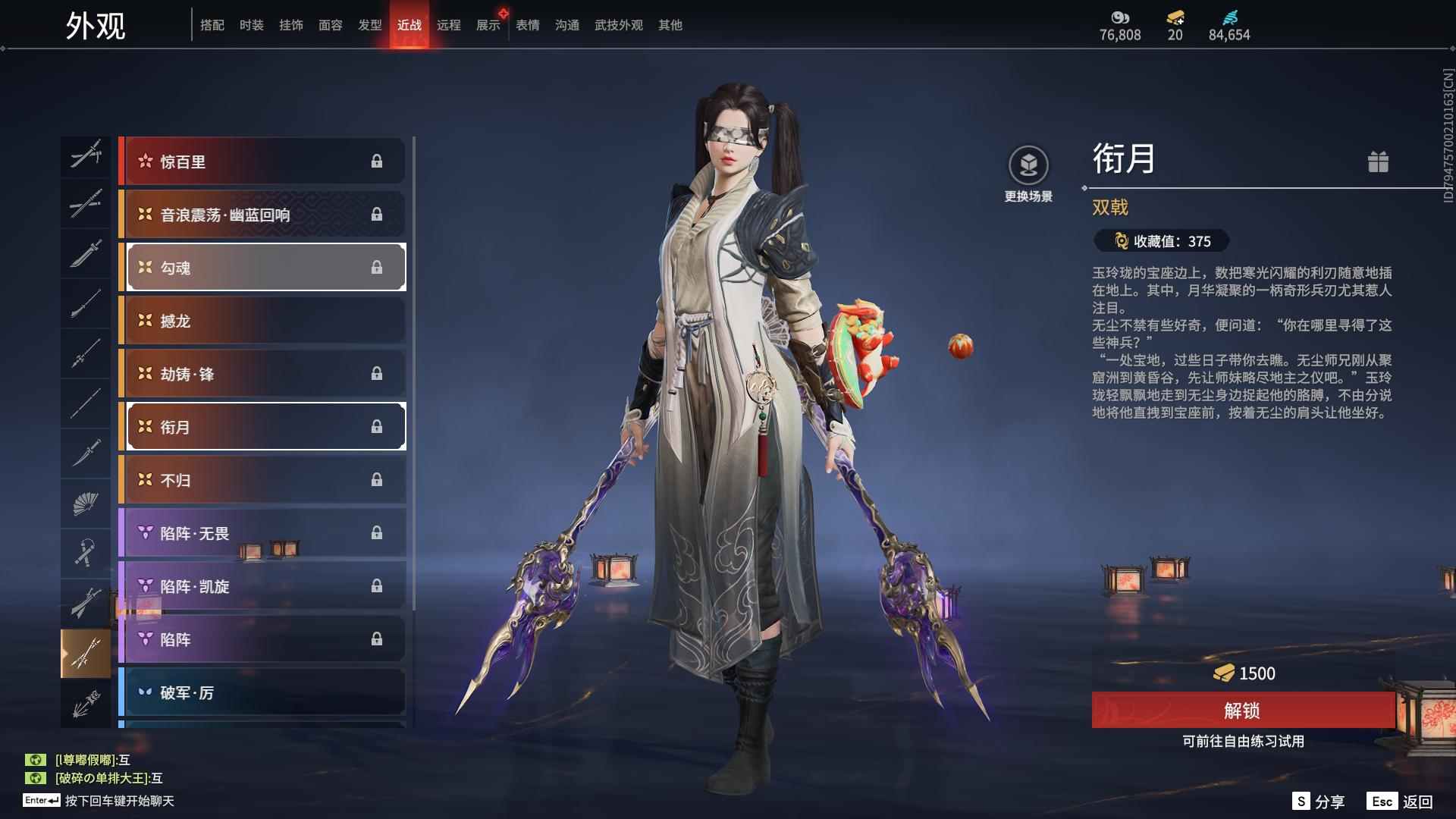
Task: Click the highlighted dual halberds category icon
Action: [x=86, y=653]
